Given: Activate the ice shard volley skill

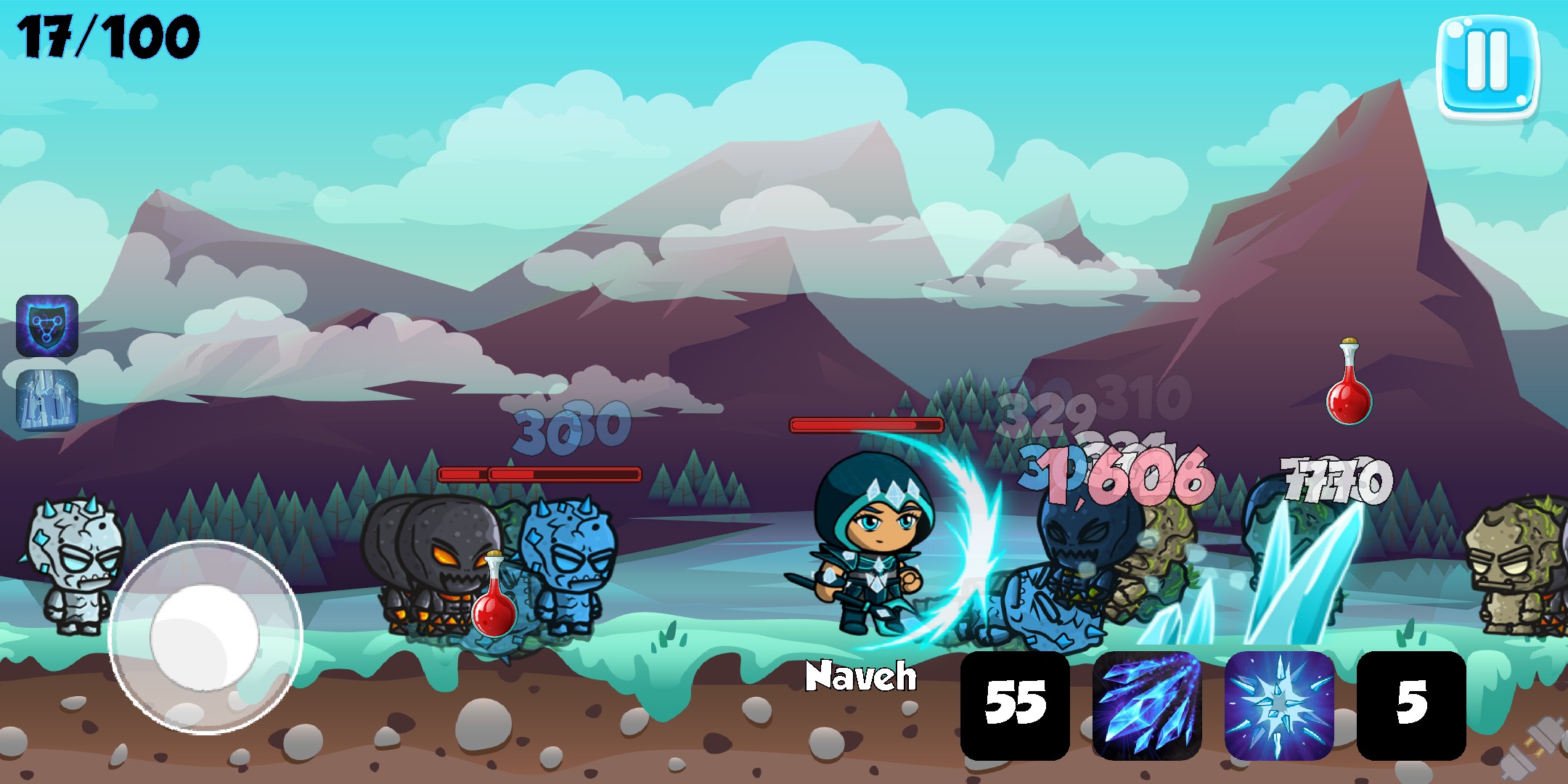Looking at the screenshot, I should 1147,706.
